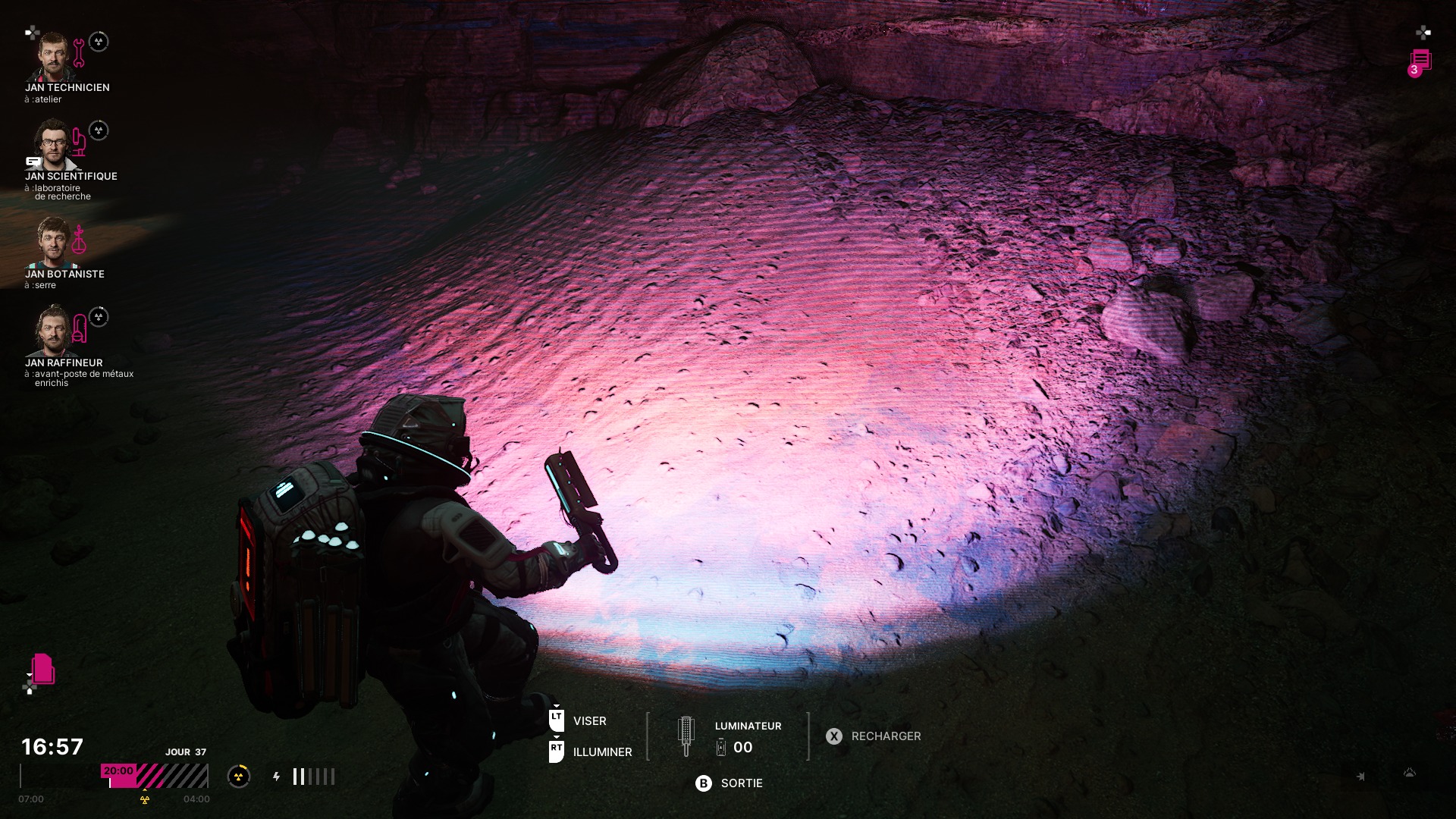Select the Jan Technicien portrait

(x=52, y=57)
